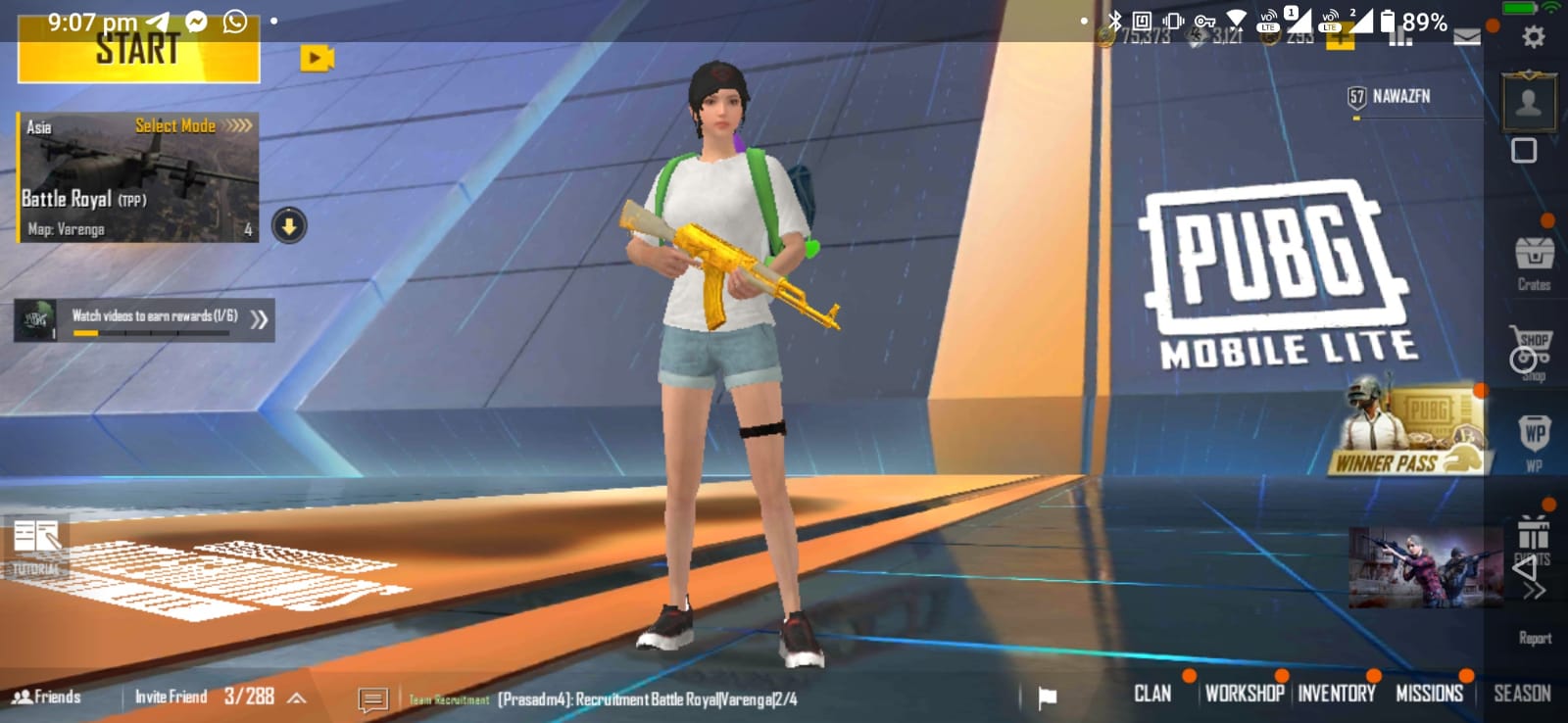This screenshot has width=1568, height=723.
Task: Open the Friends list
Action: [x=47, y=697]
